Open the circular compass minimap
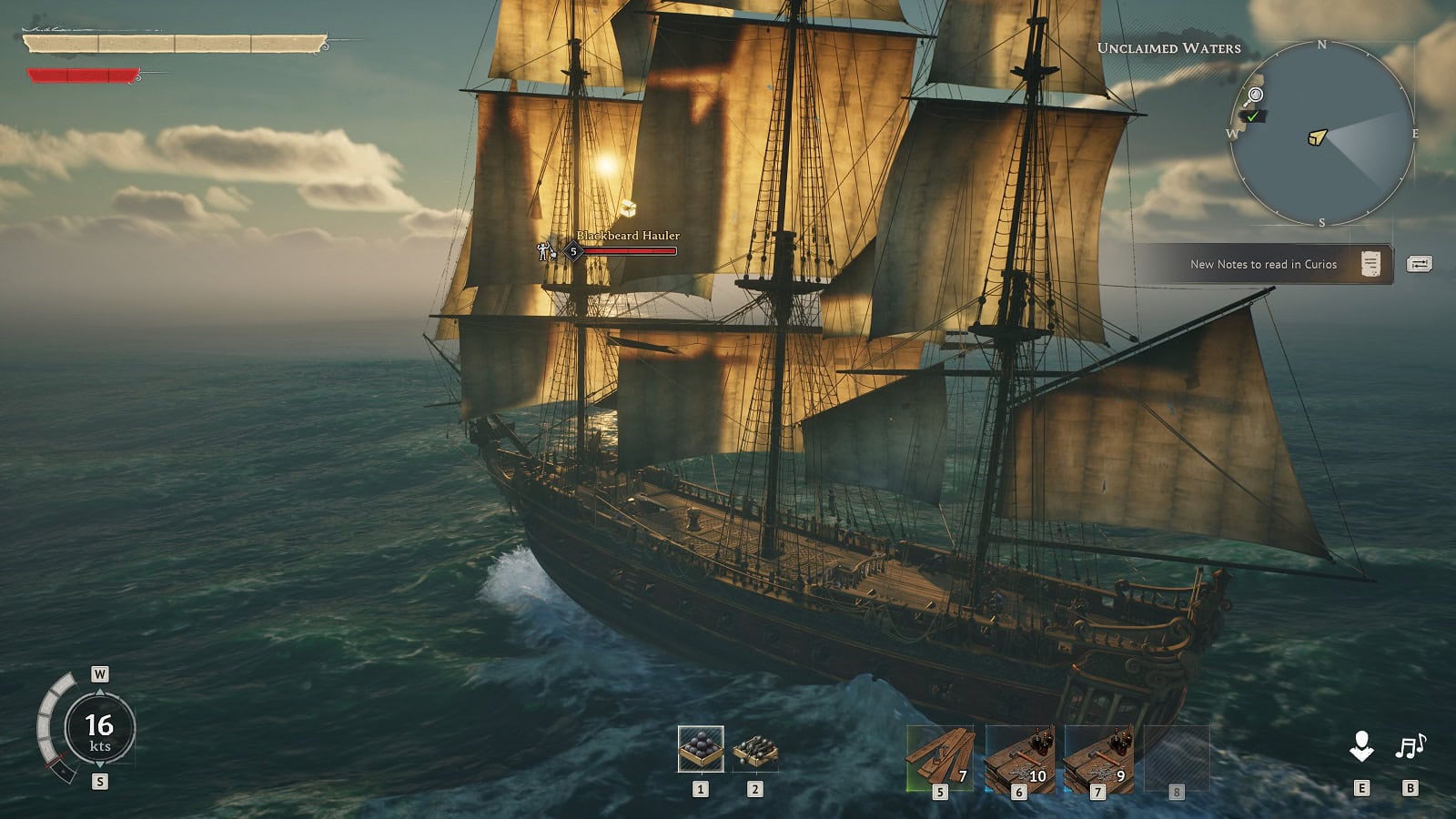1456x819 pixels. pos(1322,135)
